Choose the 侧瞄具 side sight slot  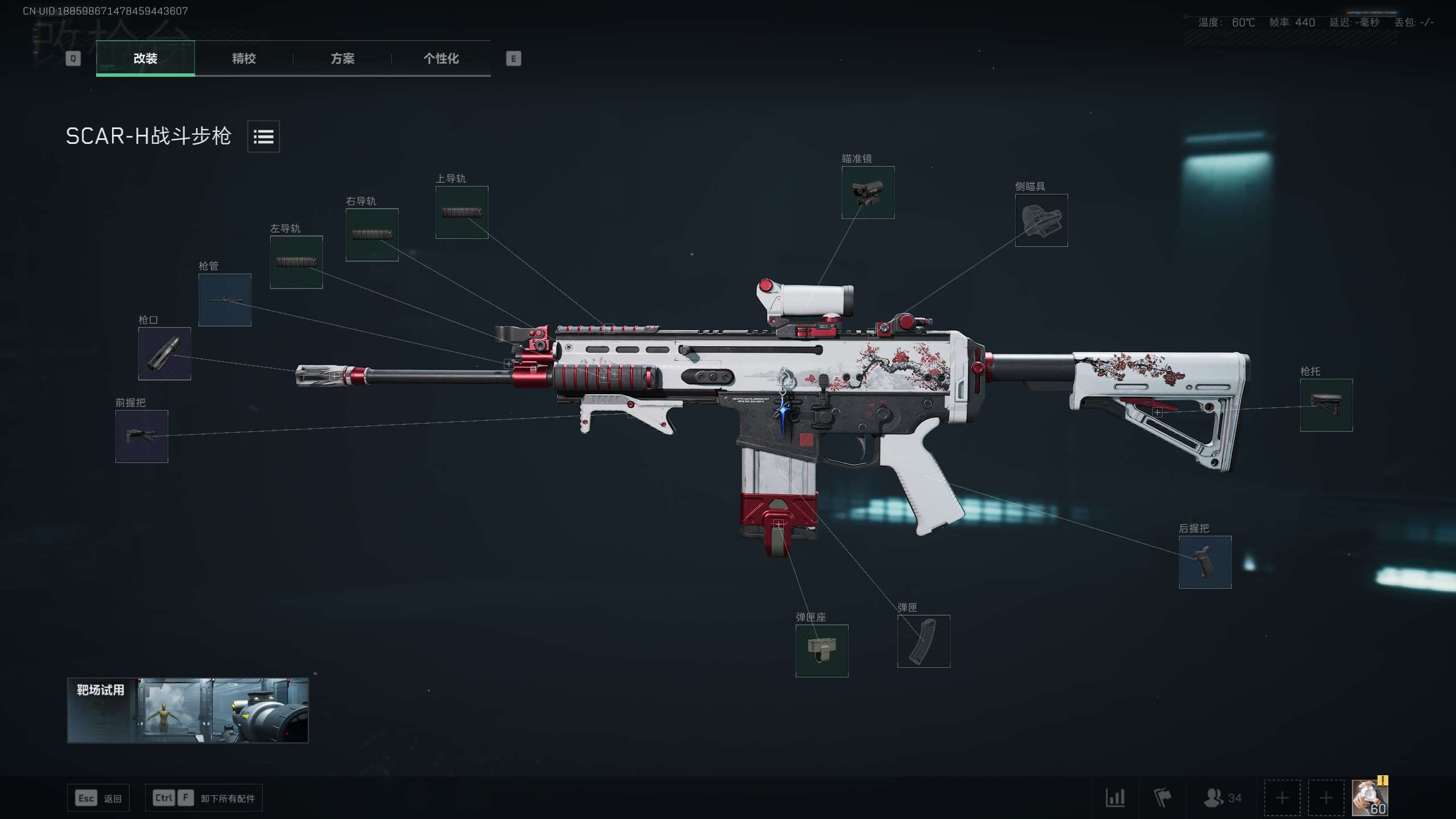point(1041,220)
